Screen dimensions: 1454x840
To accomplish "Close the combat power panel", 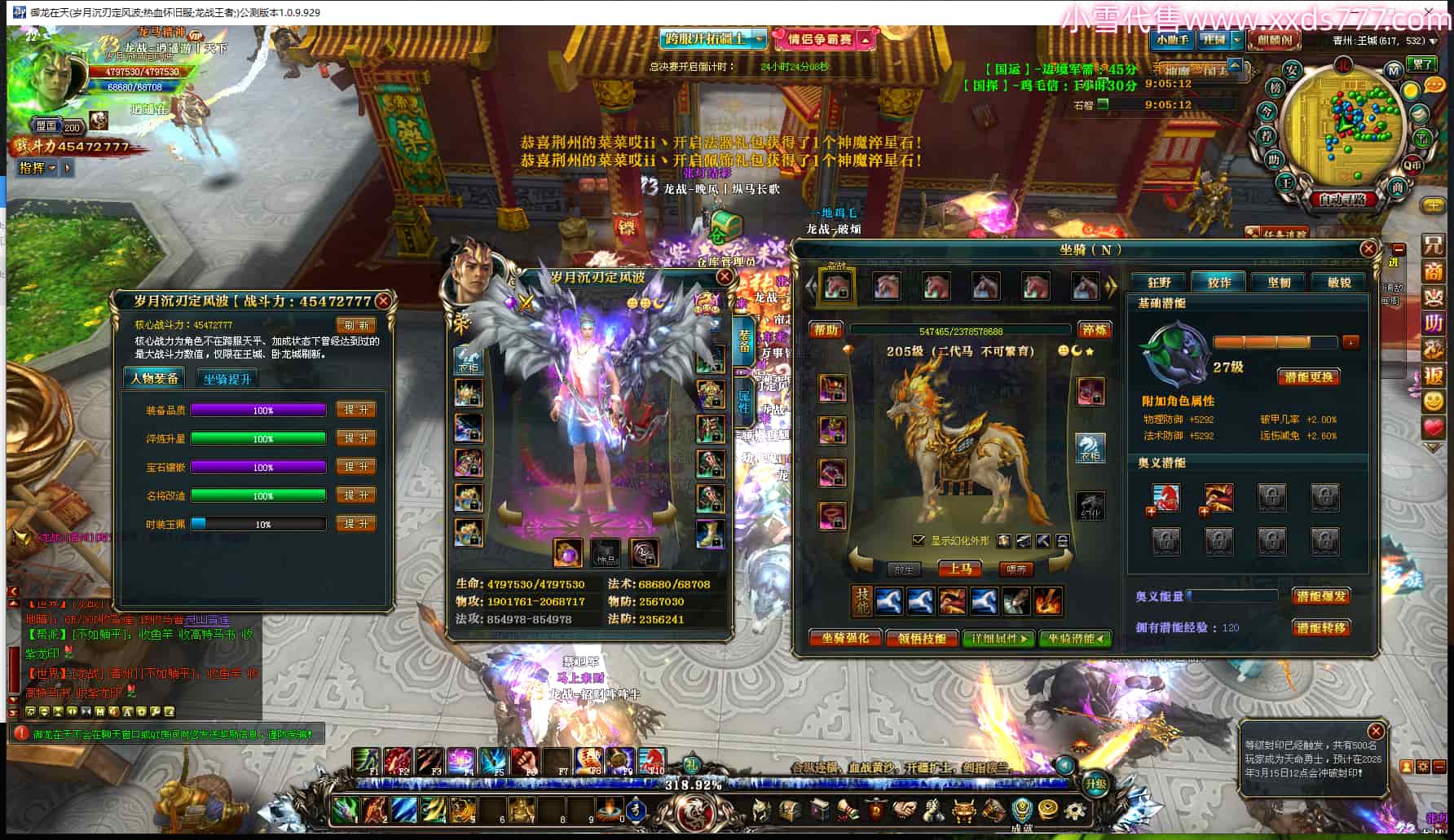I will [383, 301].
